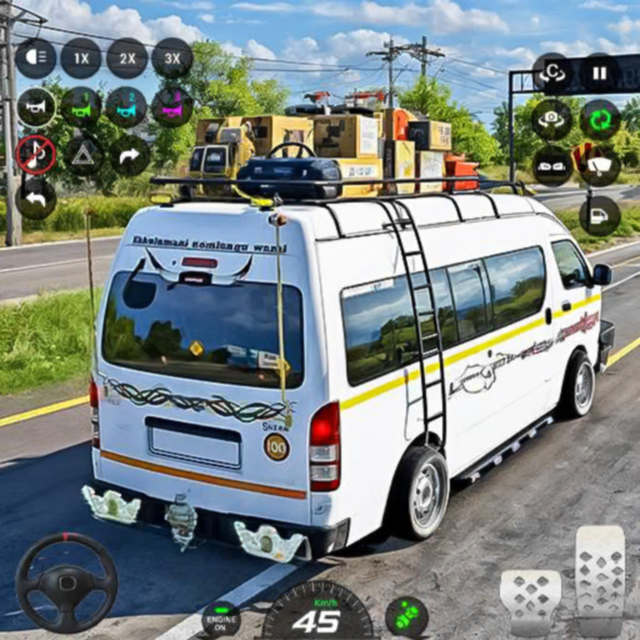Select the 3X speed option
The height and width of the screenshot is (640, 640).
172,59
